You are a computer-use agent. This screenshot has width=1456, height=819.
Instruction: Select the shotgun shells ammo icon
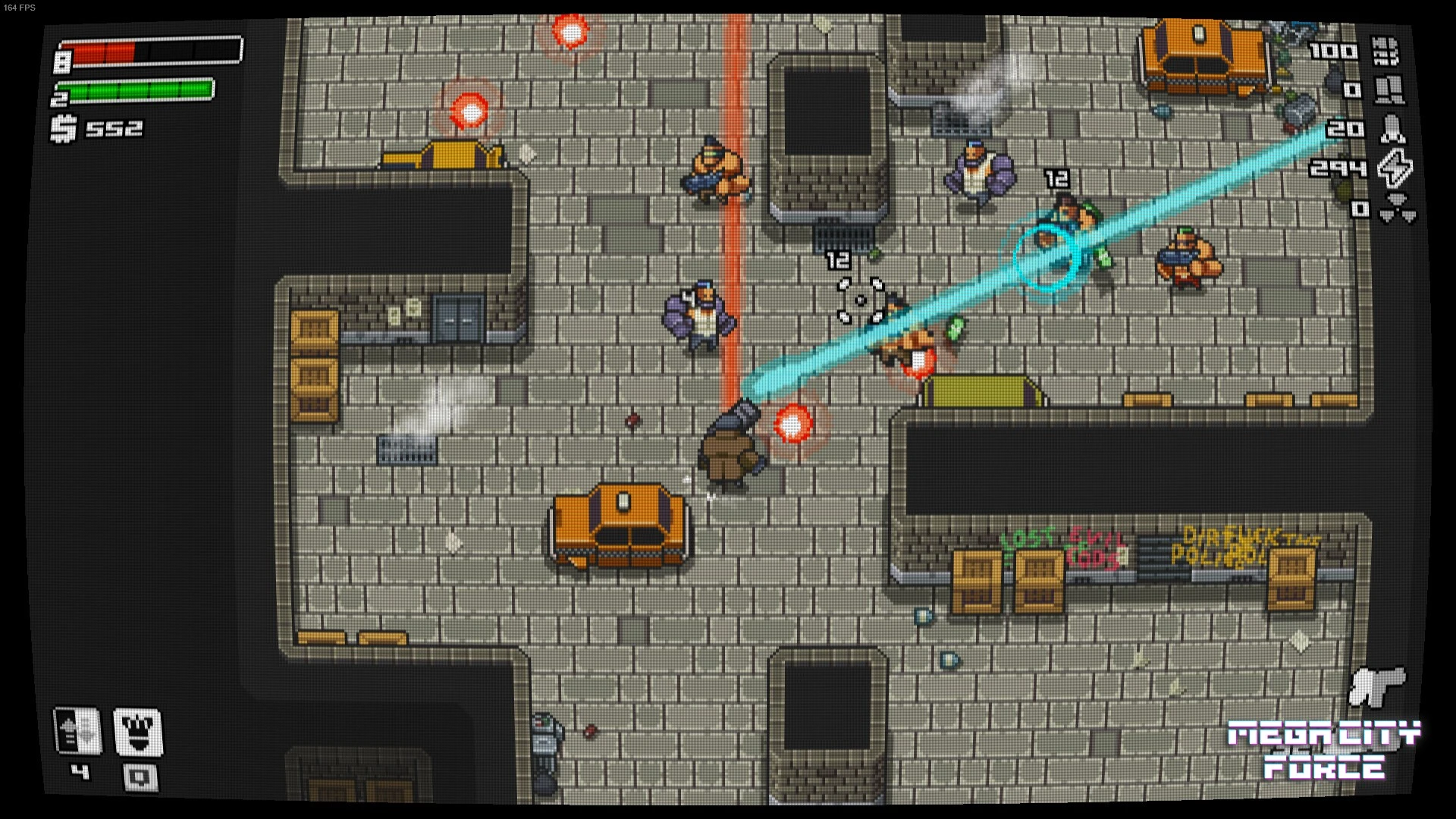tap(1389, 90)
